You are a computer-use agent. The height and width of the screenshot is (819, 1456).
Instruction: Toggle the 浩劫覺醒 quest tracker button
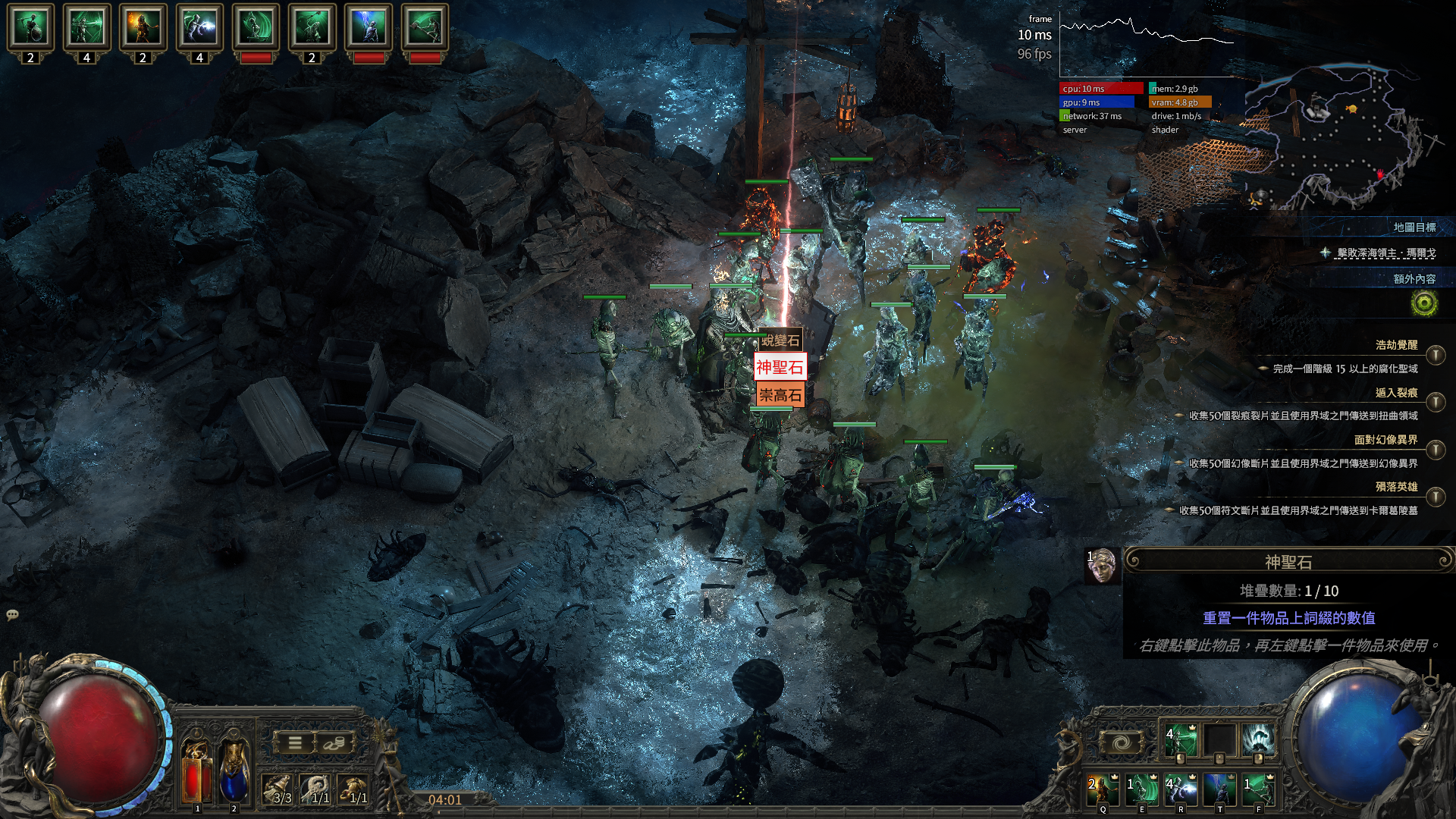click(1435, 355)
